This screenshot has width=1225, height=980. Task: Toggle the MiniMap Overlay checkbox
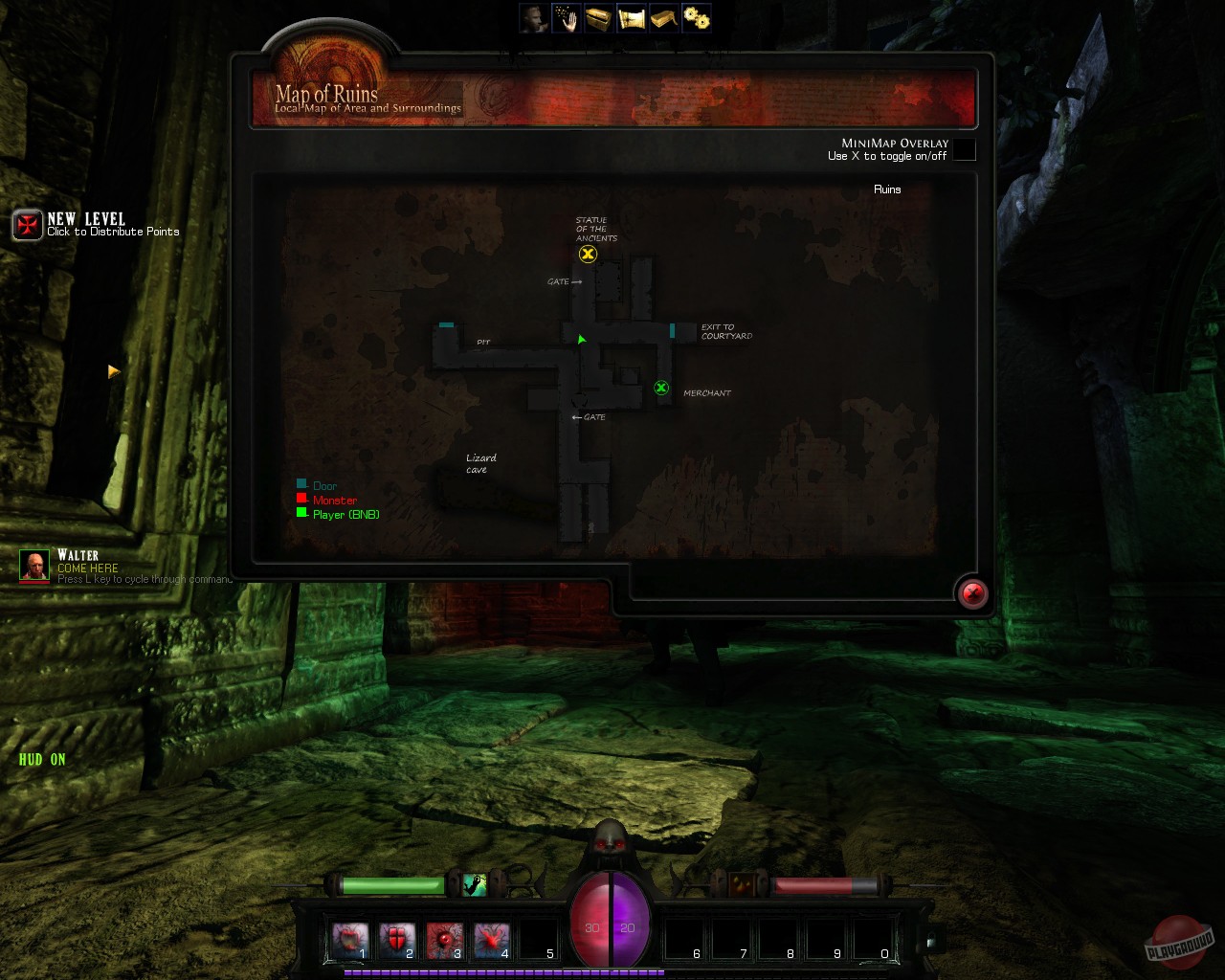(x=966, y=150)
